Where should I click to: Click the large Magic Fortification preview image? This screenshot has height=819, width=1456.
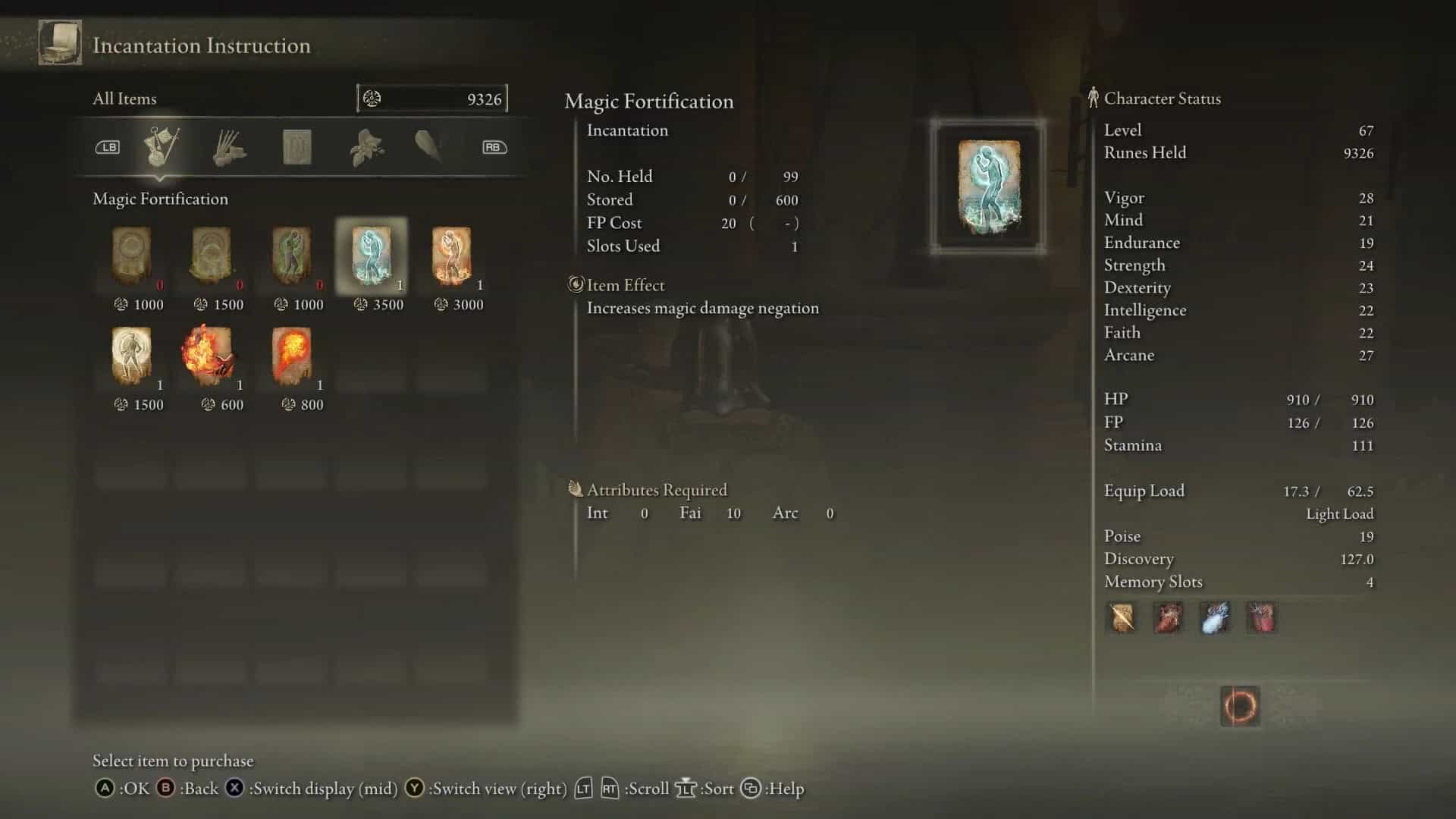[988, 187]
